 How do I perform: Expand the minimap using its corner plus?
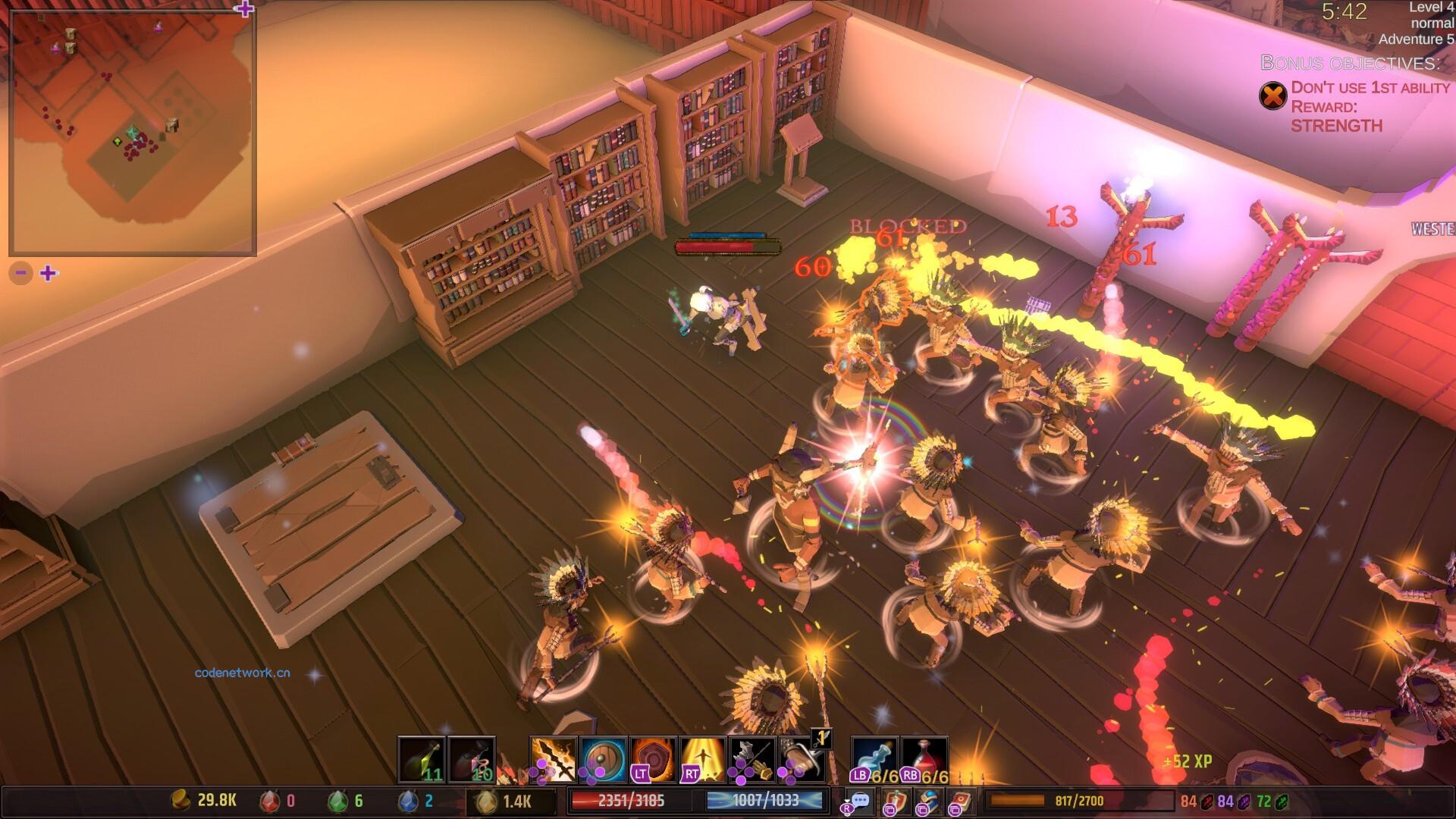[x=244, y=9]
